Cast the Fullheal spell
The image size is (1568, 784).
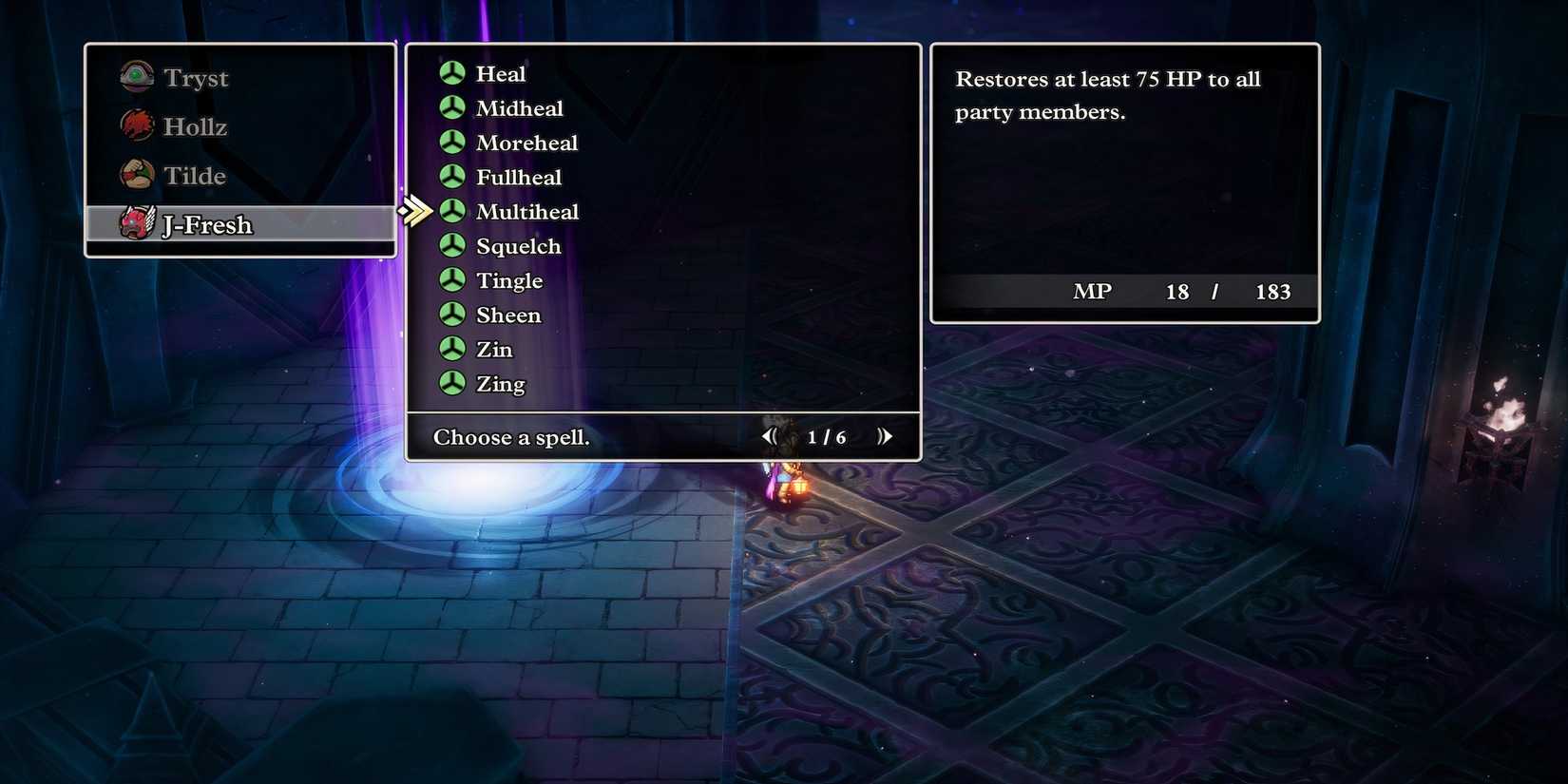518,177
